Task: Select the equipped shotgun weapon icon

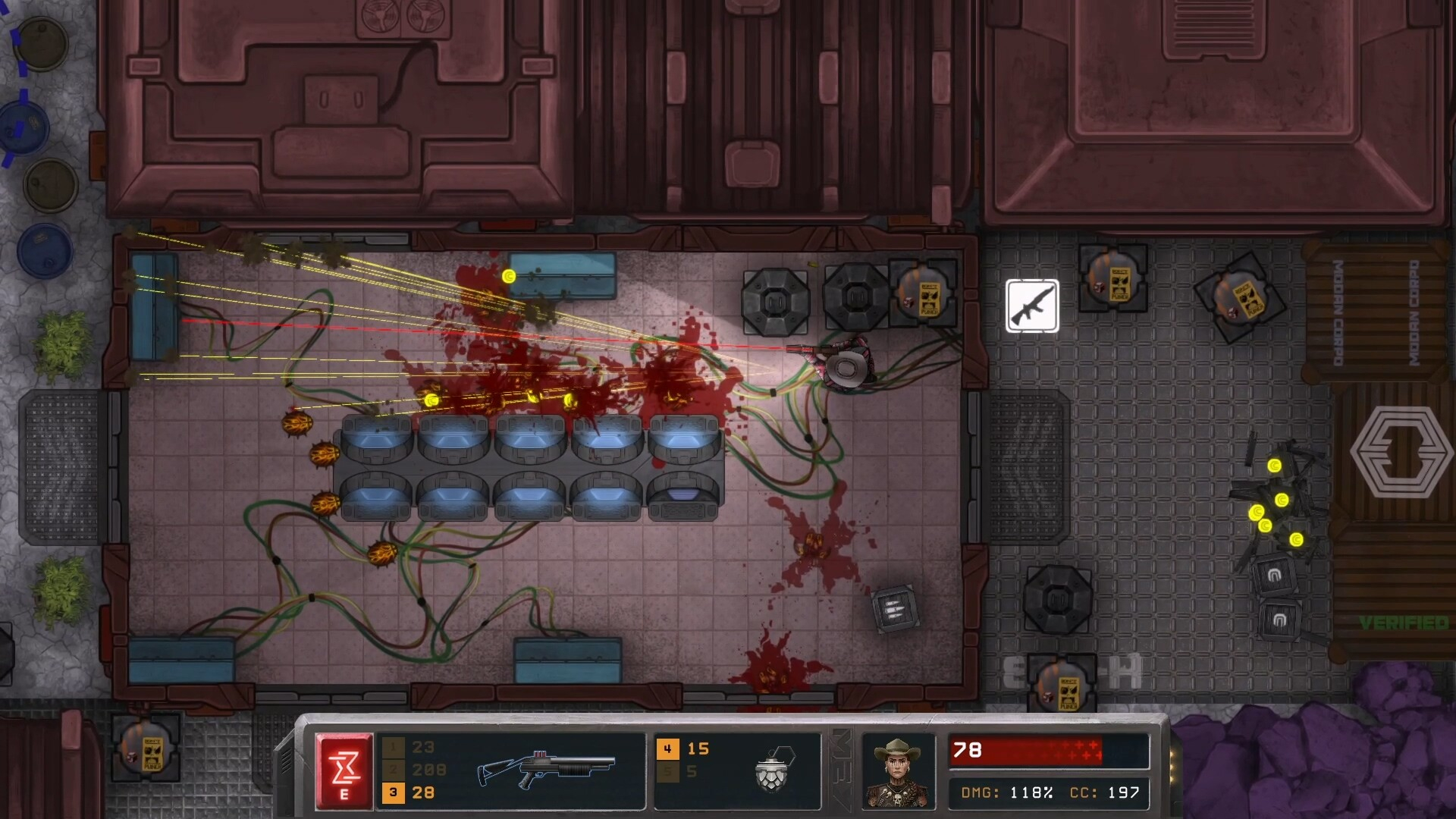Action: 546,769
